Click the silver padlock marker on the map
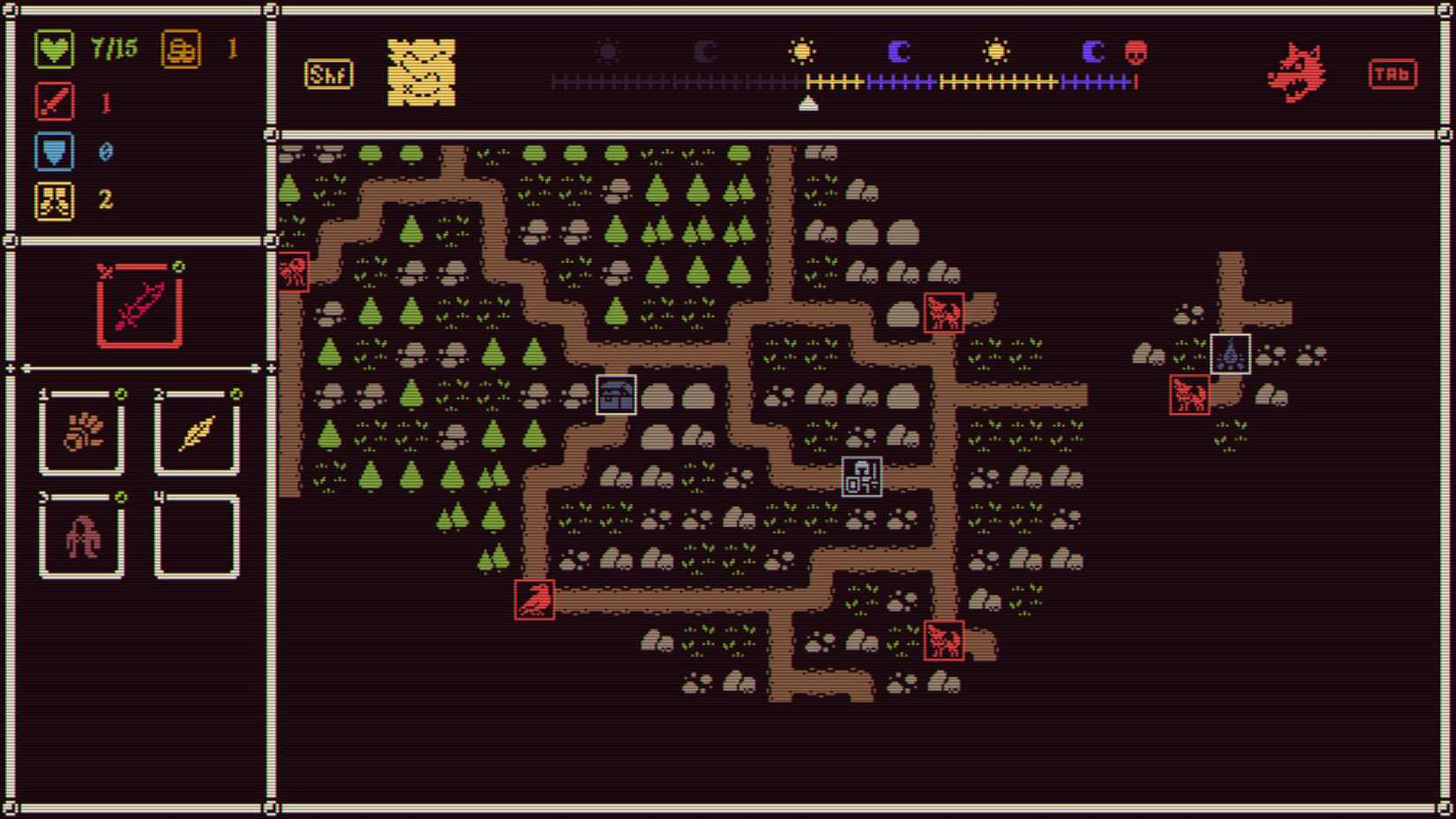 pos(860,476)
